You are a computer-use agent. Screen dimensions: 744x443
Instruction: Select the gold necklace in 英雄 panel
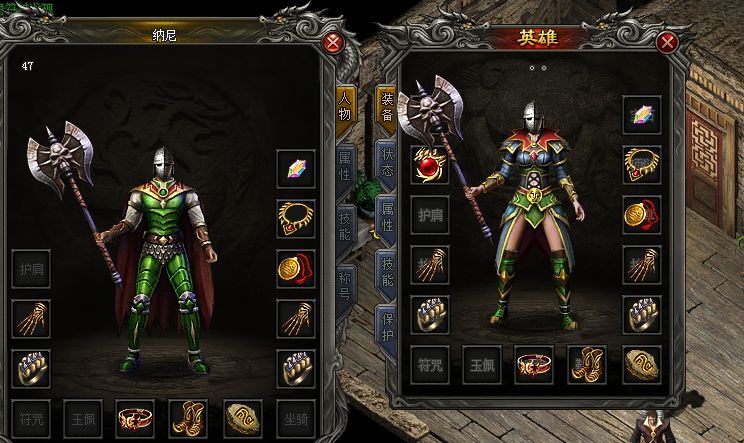click(642, 165)
